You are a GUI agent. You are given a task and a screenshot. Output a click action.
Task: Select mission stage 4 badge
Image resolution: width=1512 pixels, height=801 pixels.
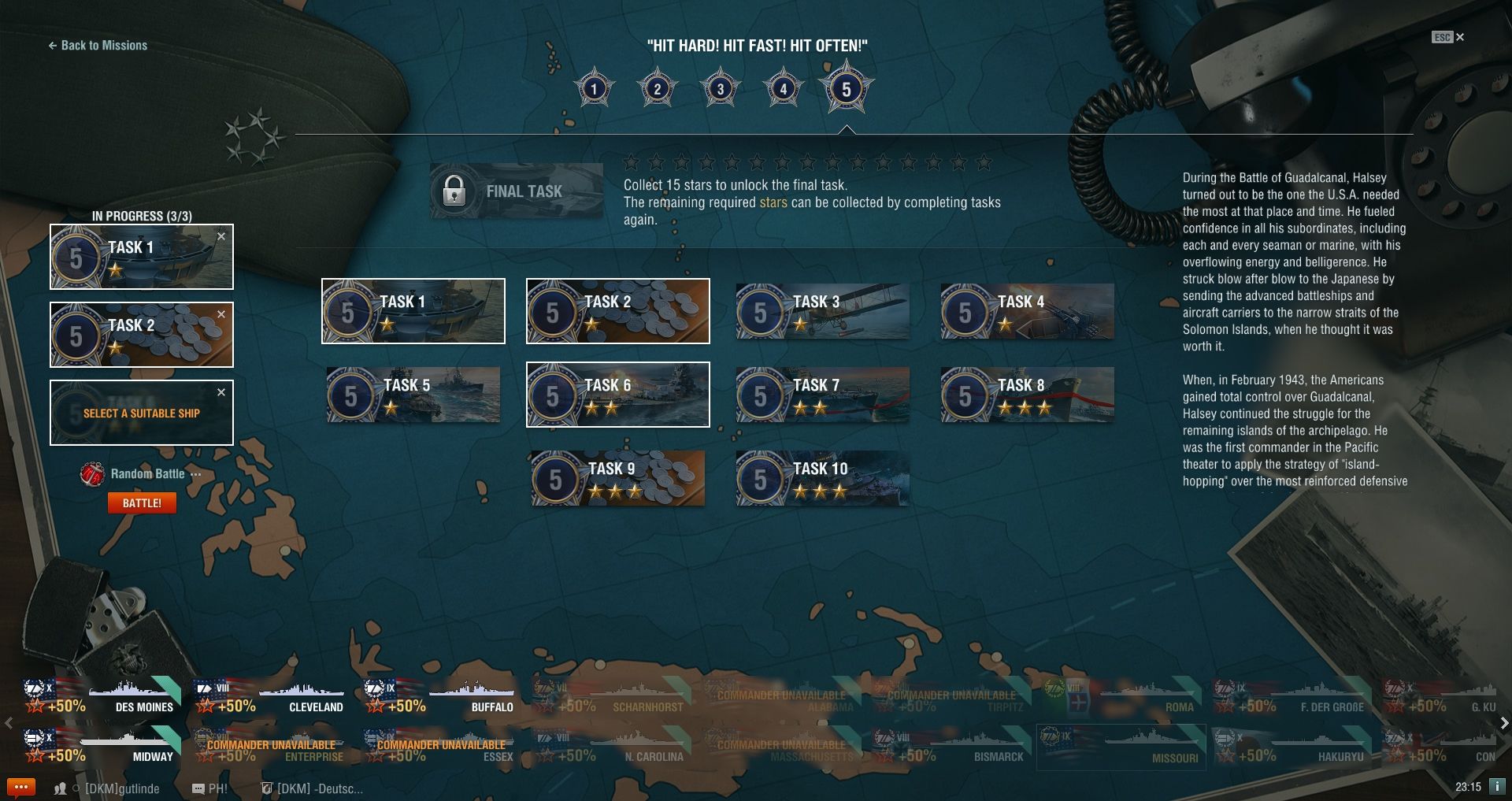pos(783,89)
